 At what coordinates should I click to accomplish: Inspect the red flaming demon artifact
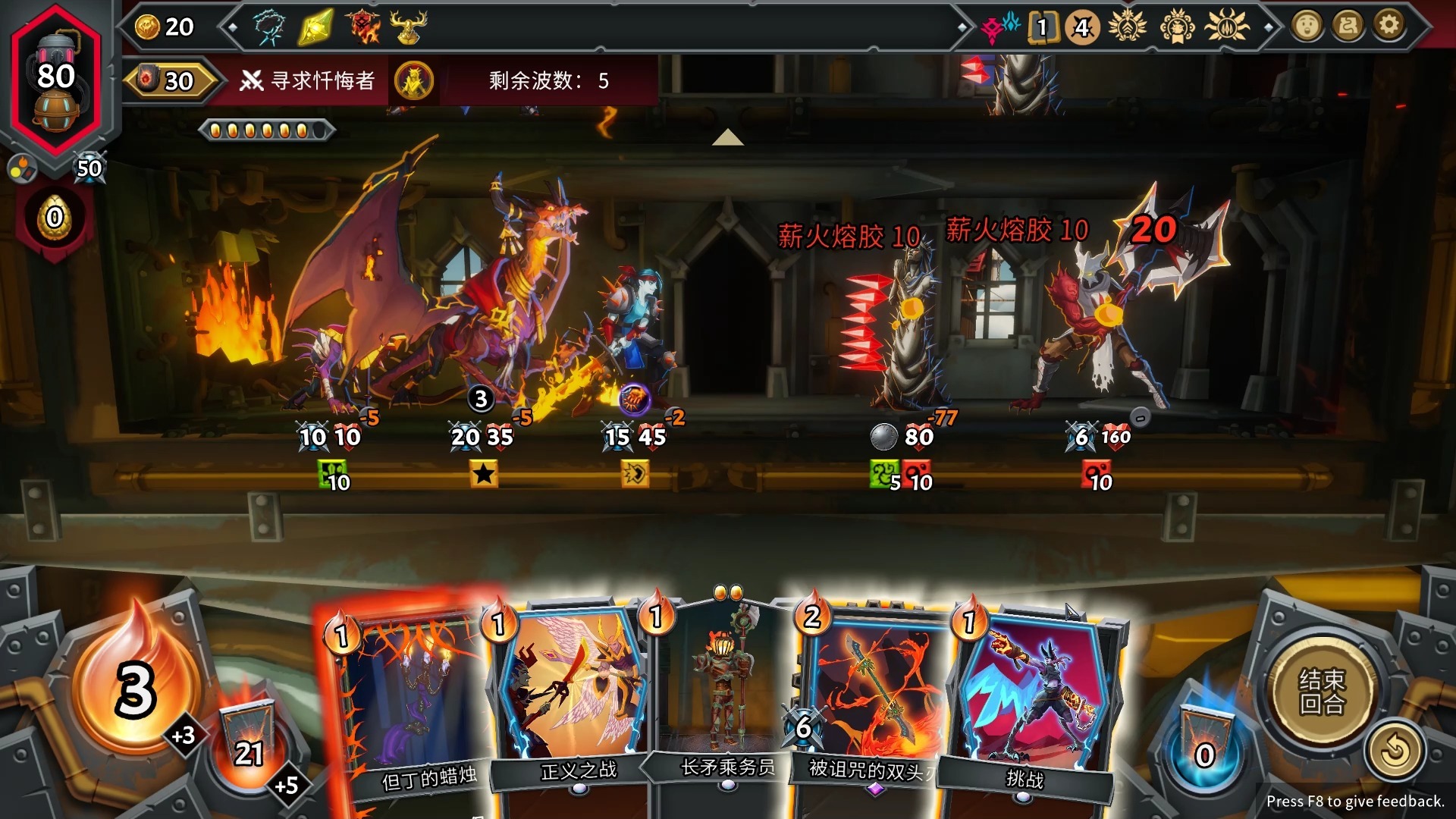[363, 27]
